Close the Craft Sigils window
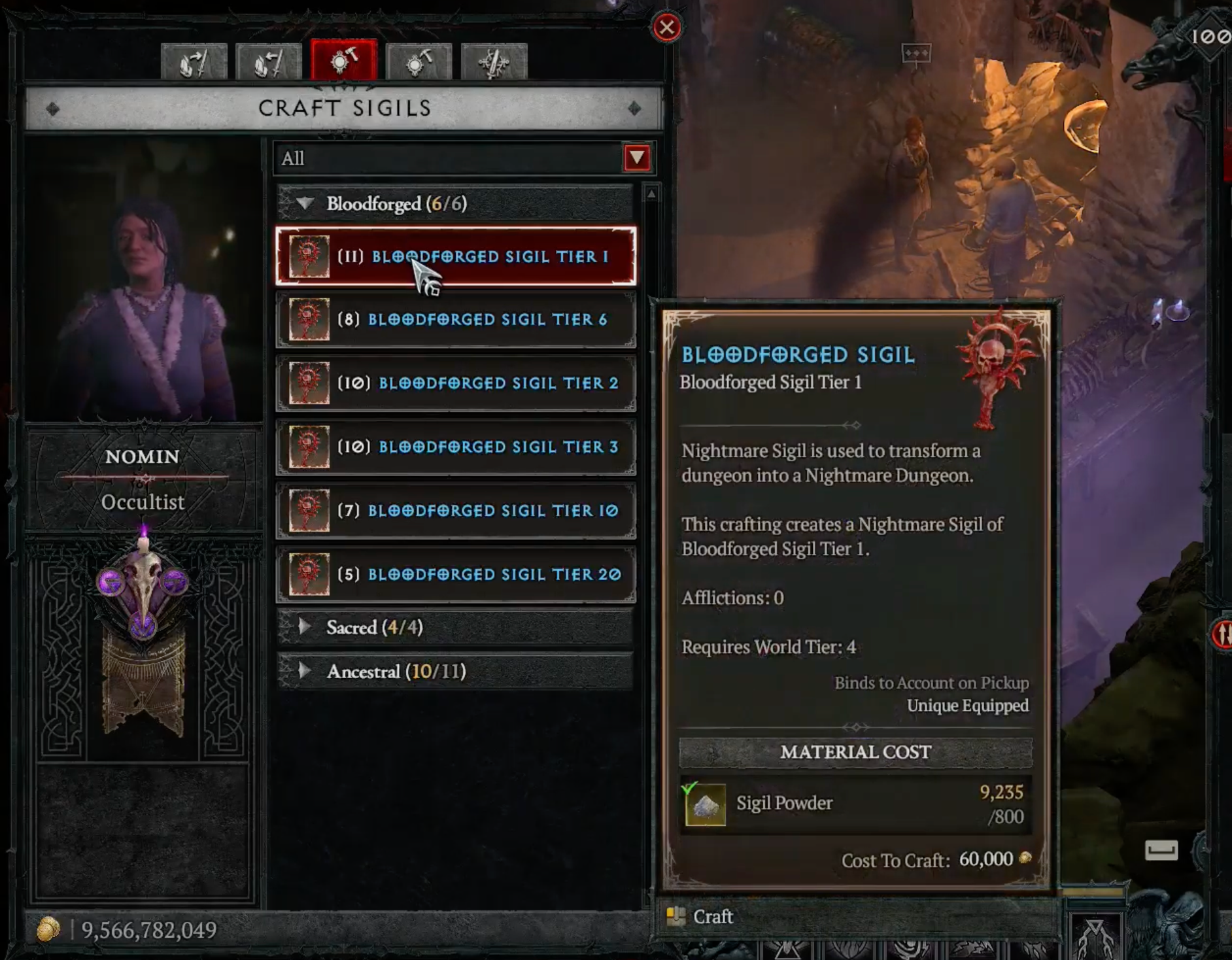The width and height of the screenshot is (1232, 960). tap(666, 27)
